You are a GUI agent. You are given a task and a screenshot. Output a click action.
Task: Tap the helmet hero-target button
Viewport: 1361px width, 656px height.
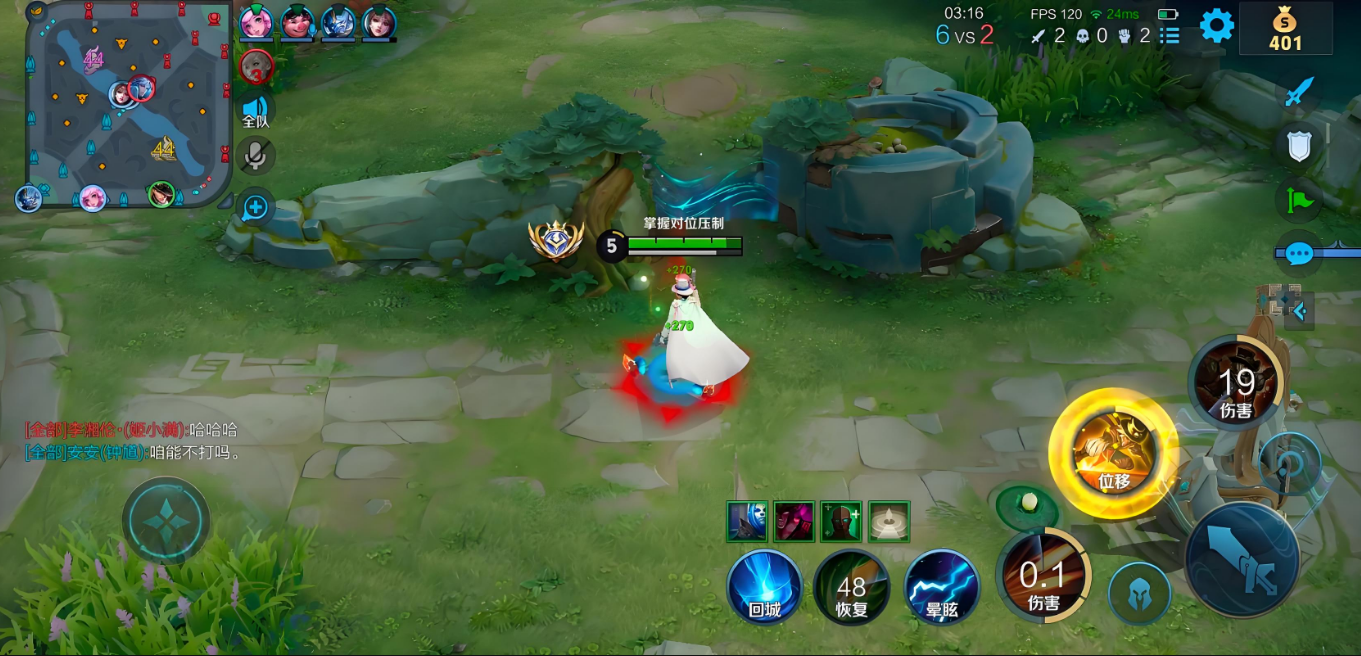tap(1139, 593)
